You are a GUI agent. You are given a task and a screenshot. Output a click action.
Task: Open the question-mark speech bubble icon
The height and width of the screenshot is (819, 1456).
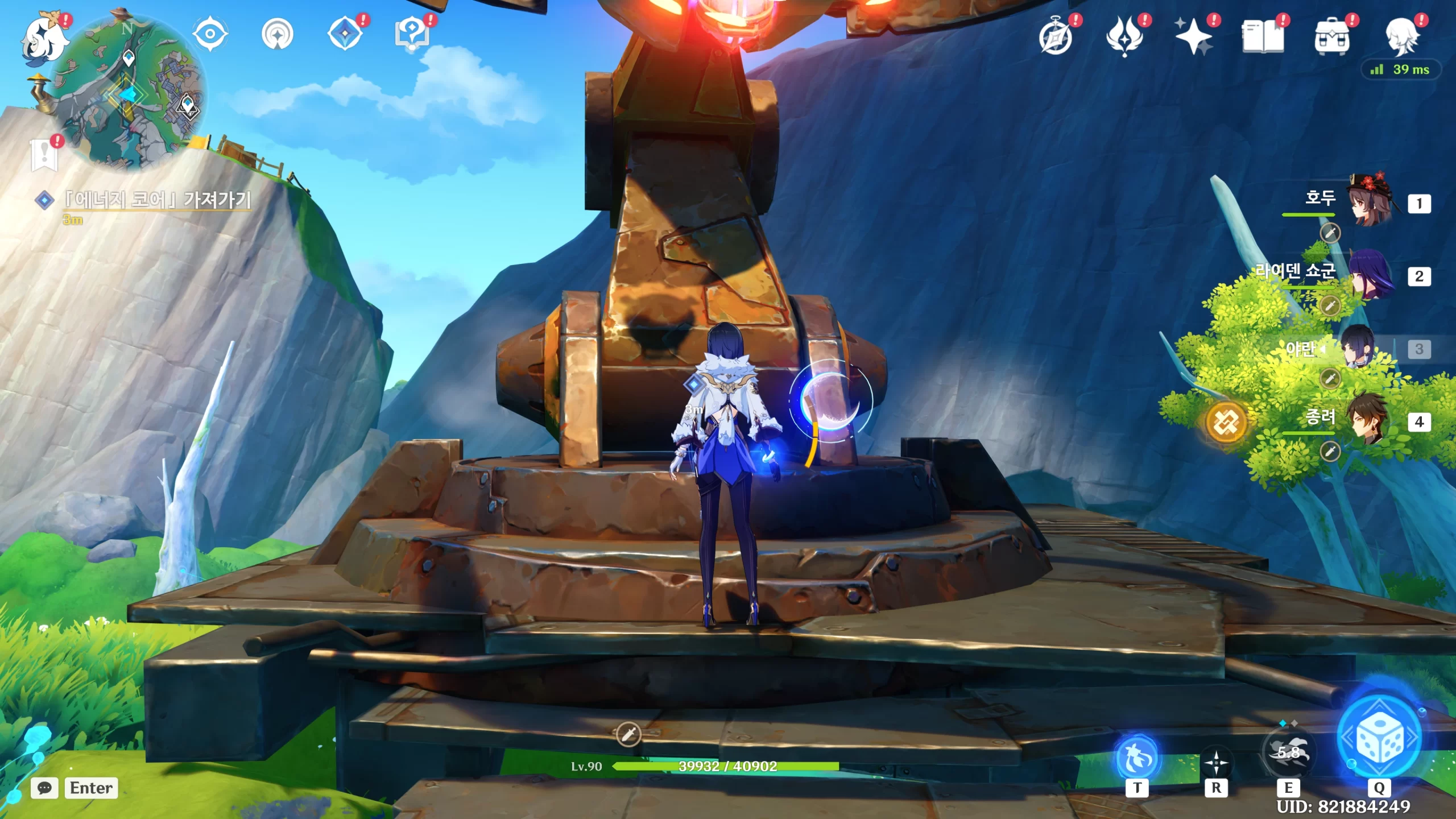point(412,34)
